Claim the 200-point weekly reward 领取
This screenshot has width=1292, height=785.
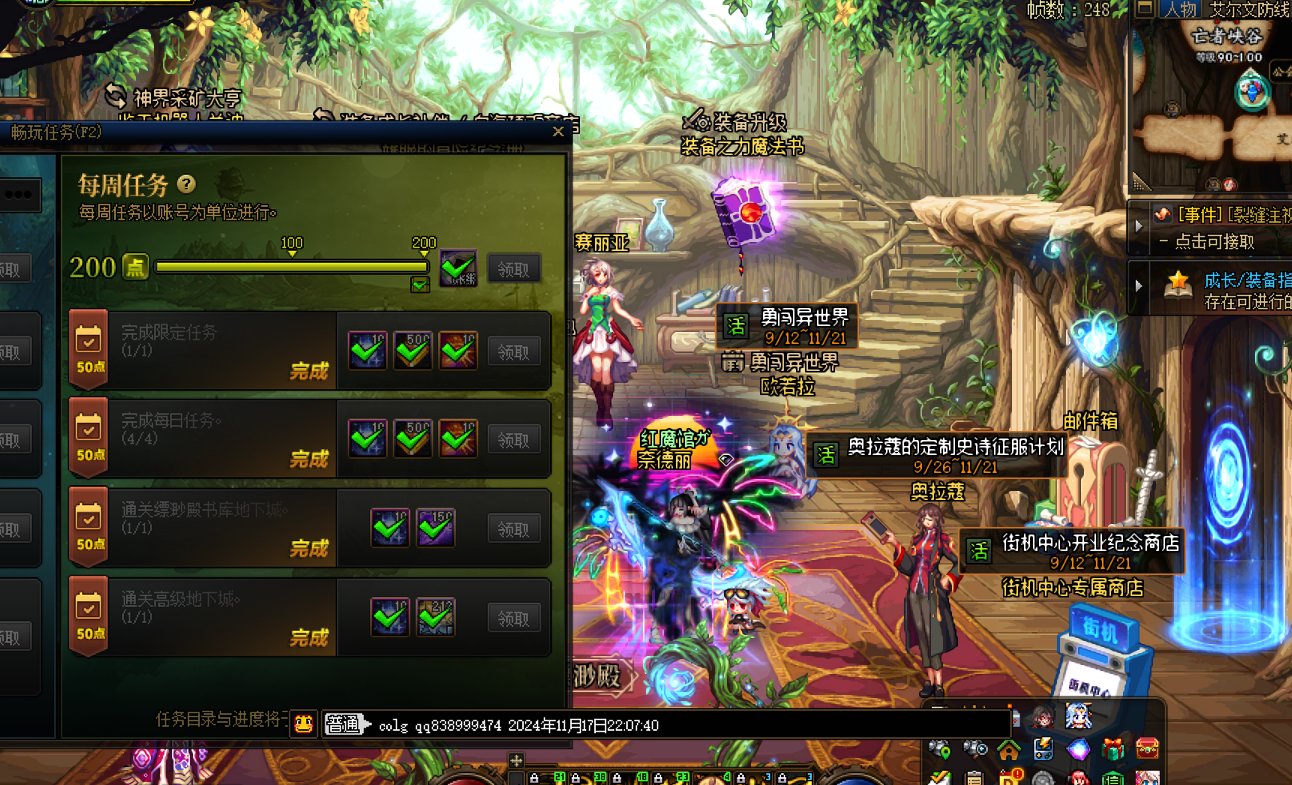click(x=514, y=268)
